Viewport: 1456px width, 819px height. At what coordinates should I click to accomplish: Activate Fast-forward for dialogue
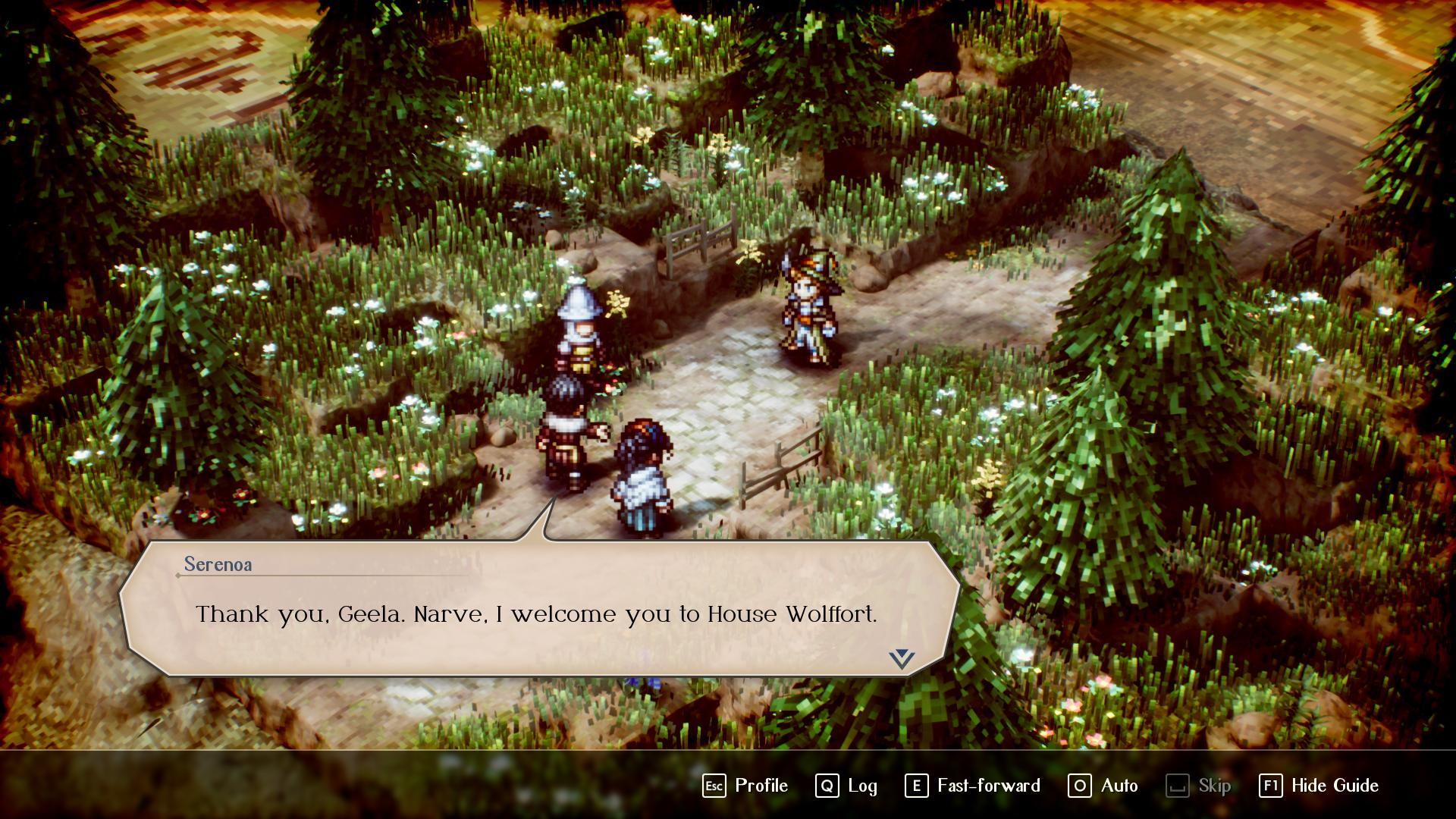973,786
